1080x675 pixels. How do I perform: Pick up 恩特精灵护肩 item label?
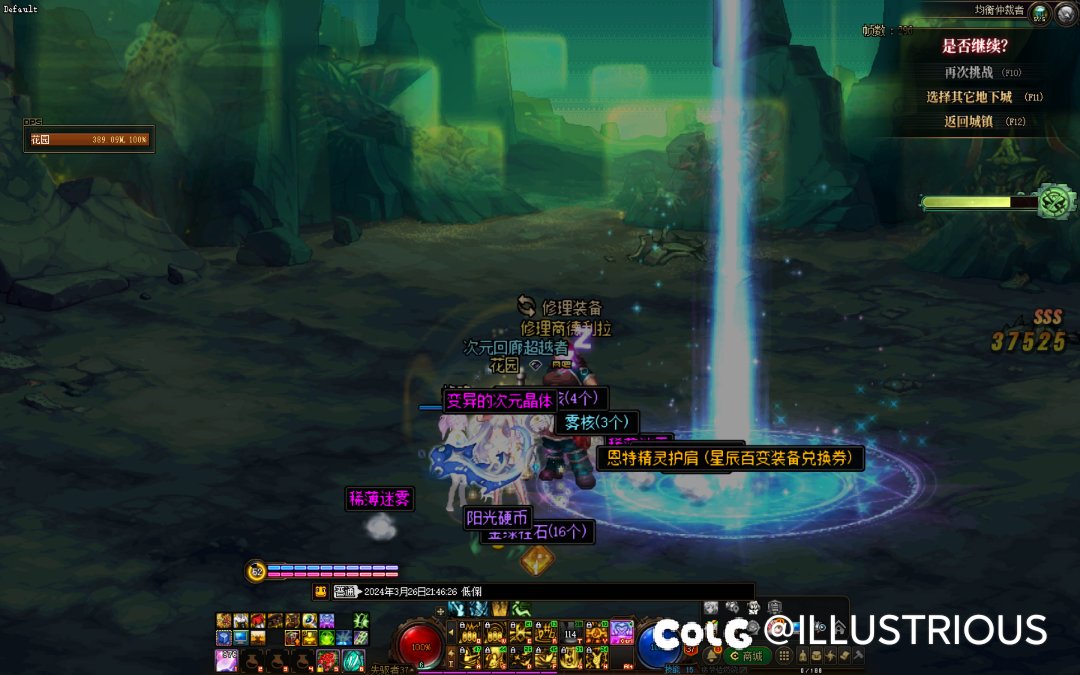coord(730,458)
